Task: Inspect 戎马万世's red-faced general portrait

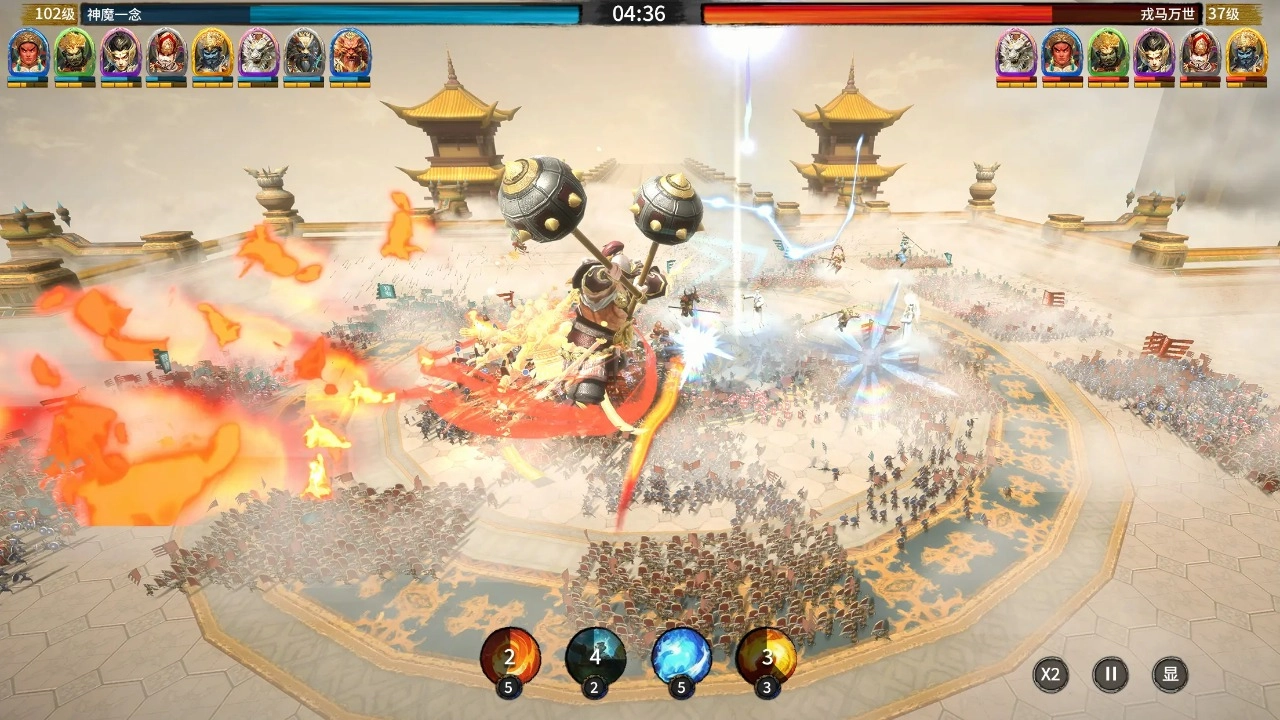Action: tap(1062, 52)
